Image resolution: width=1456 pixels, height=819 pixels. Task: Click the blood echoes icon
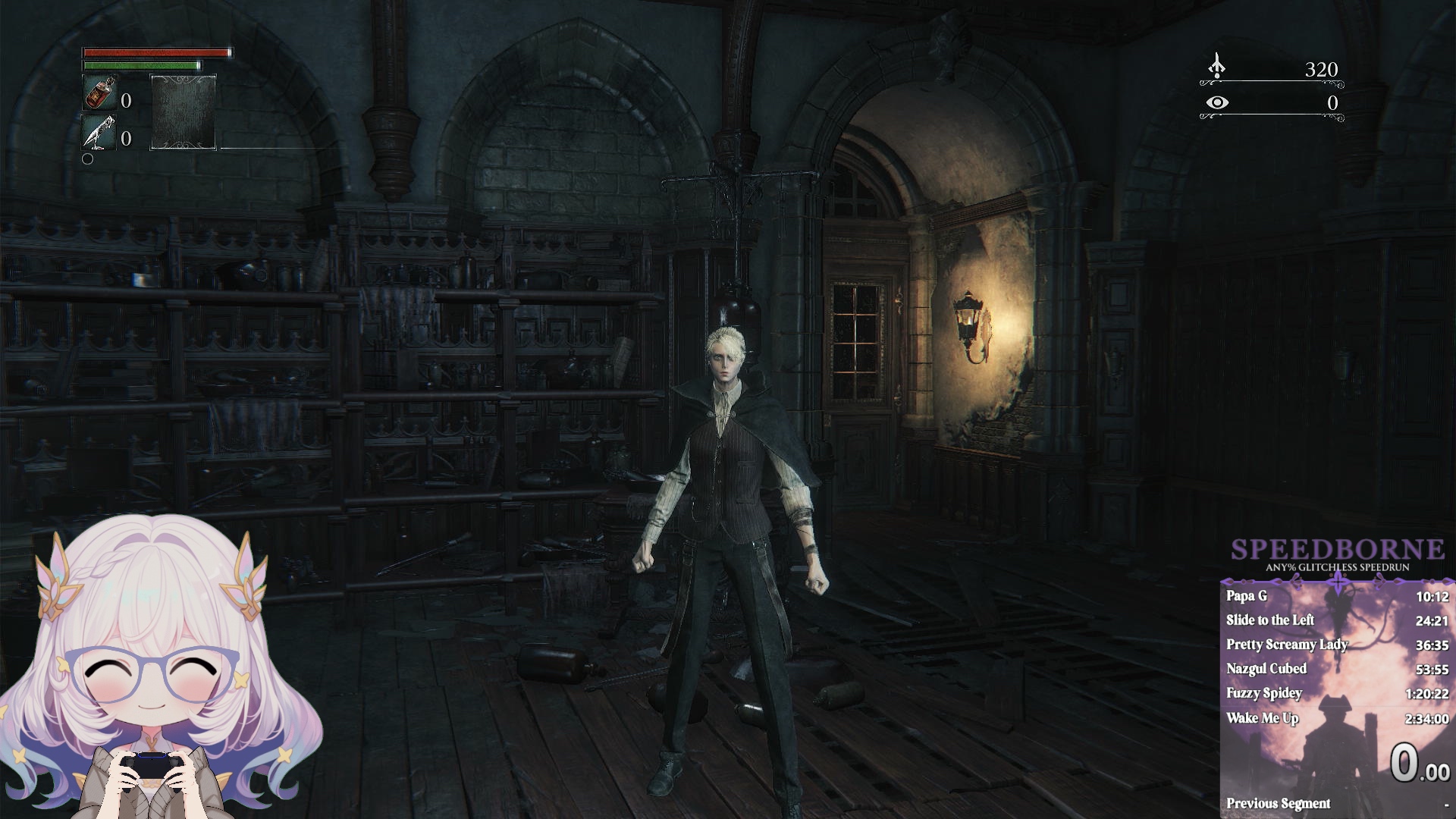coord(1216,67)
